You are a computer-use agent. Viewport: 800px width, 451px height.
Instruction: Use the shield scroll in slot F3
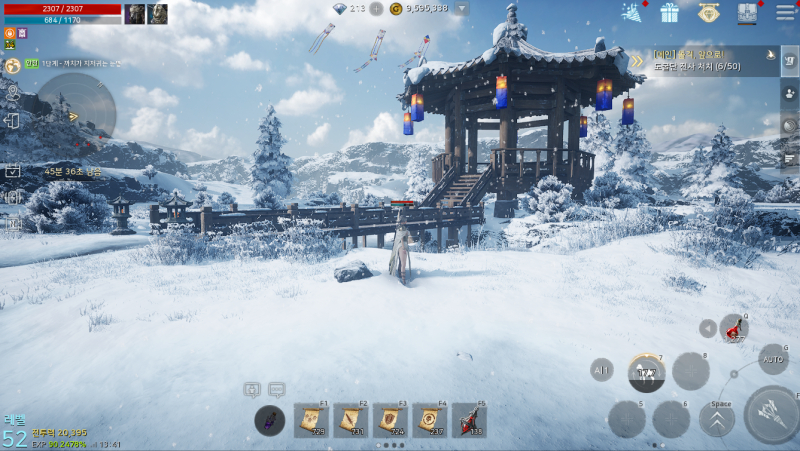tap(390, 421)
